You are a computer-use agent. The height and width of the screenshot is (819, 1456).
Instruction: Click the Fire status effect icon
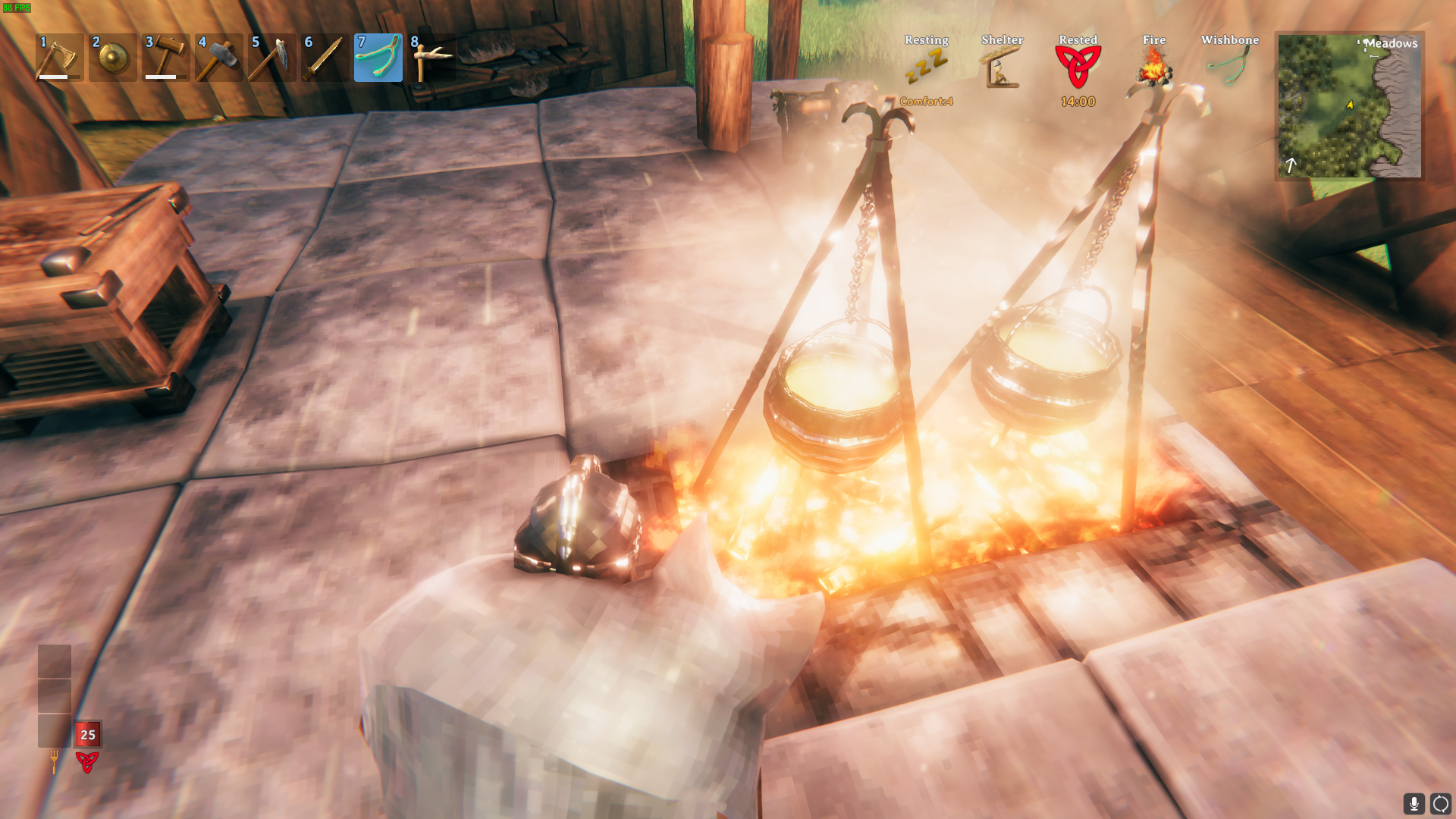(1153, 67)
